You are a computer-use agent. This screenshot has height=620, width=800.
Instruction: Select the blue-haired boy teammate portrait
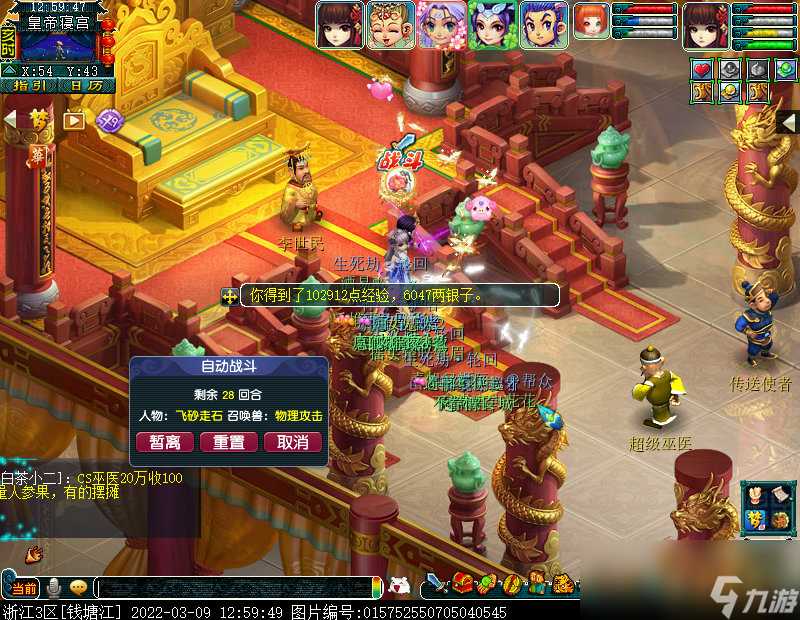point(543,25)
